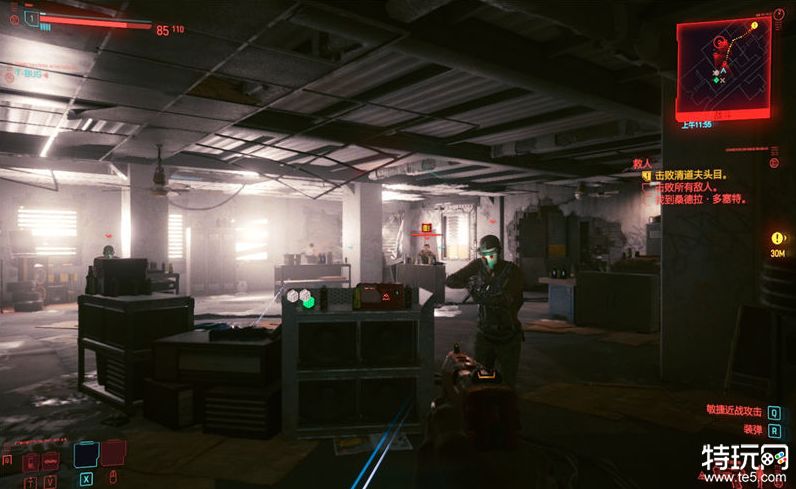Click the player level badge showing 1

point(30,17)
